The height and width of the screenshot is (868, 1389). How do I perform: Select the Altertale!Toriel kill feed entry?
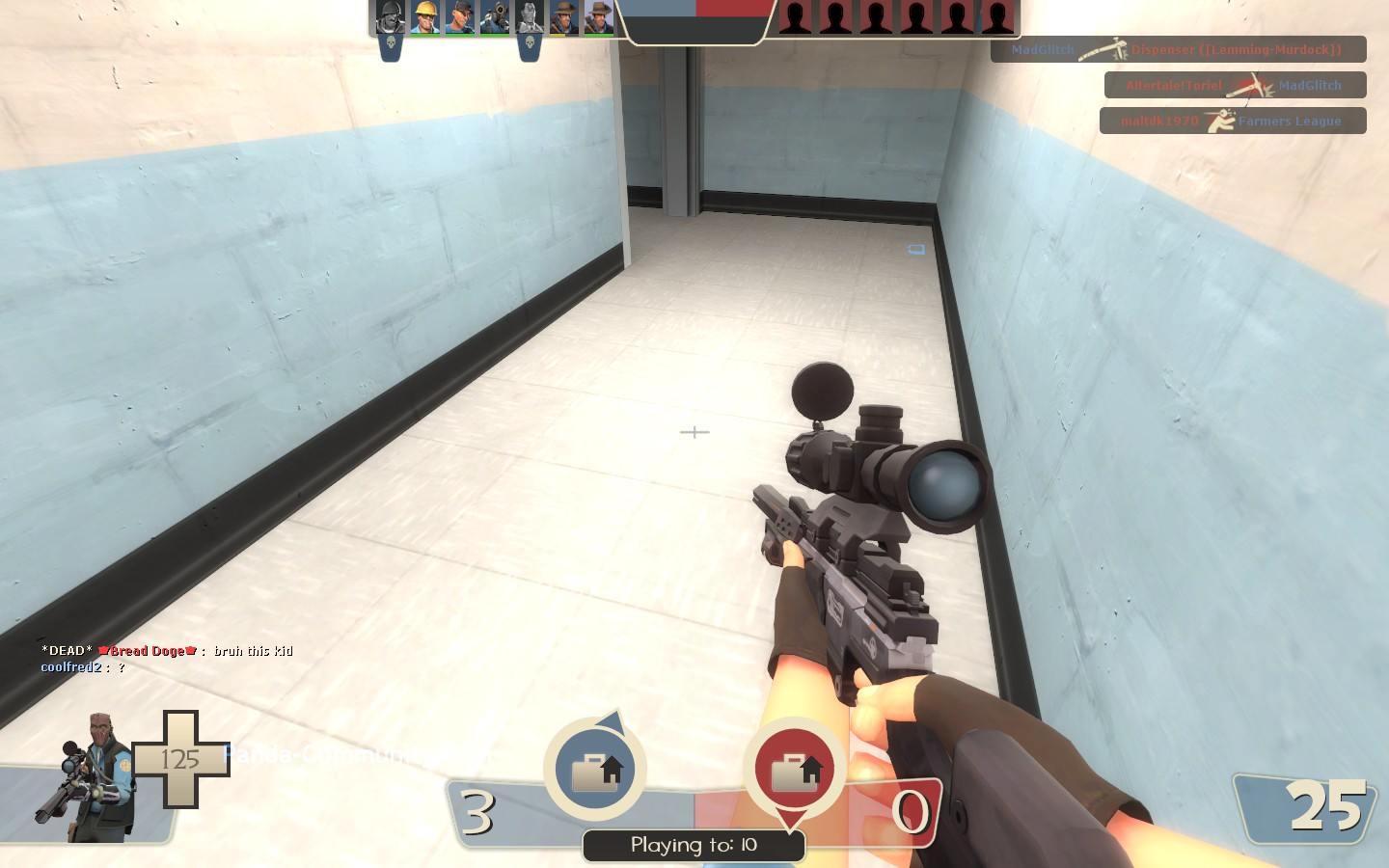[x=1235, y=85]
